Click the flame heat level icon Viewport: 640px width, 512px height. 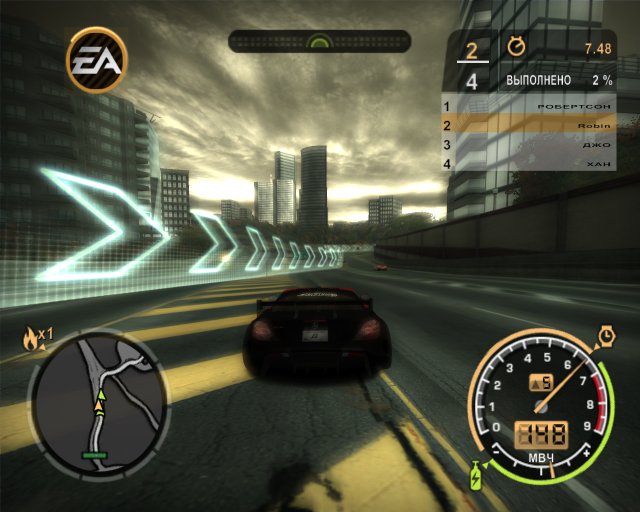(31, 340)
